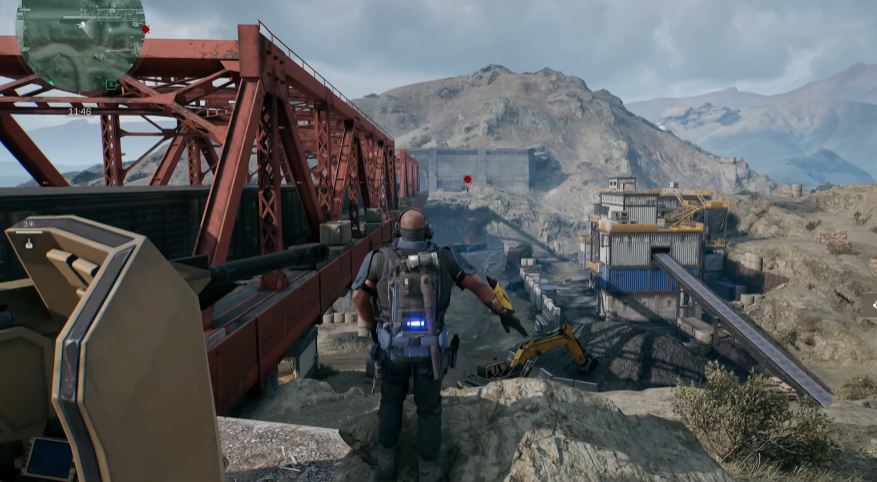Select the red objective marker over the dam
This screenshot has height=482, width=877.
pos(467,179)
